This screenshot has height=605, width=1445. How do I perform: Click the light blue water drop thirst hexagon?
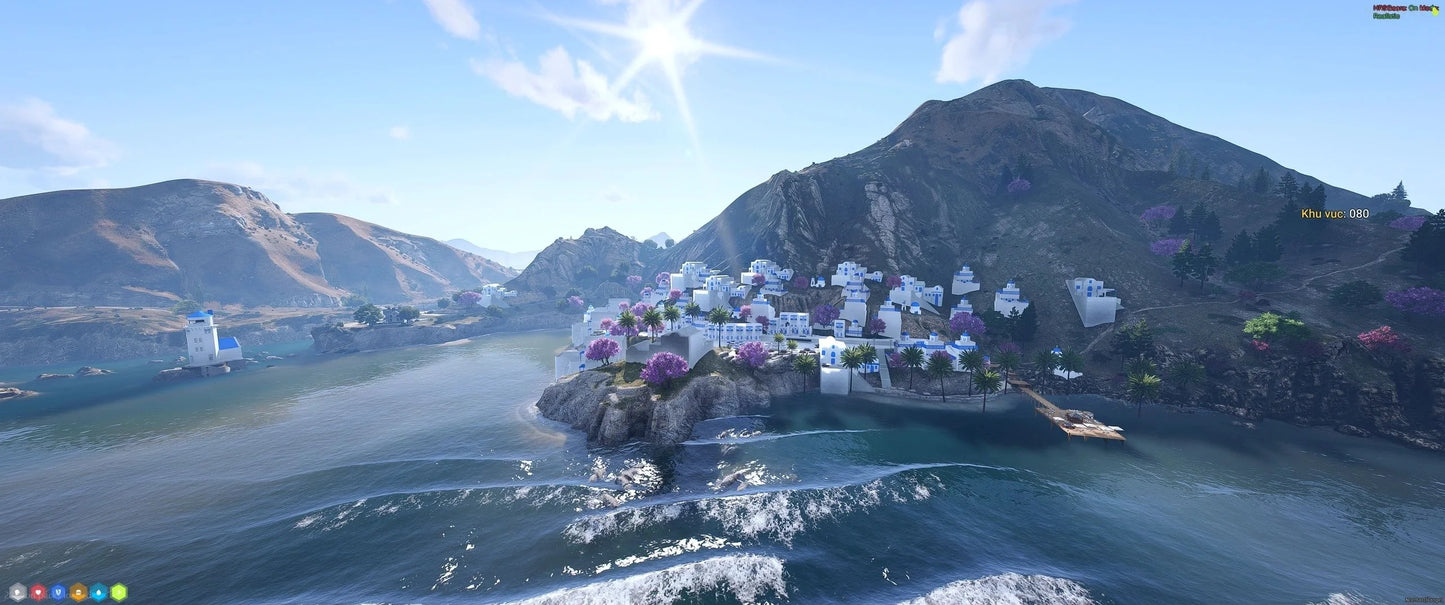pyautogui.click(x=99, y=592)
